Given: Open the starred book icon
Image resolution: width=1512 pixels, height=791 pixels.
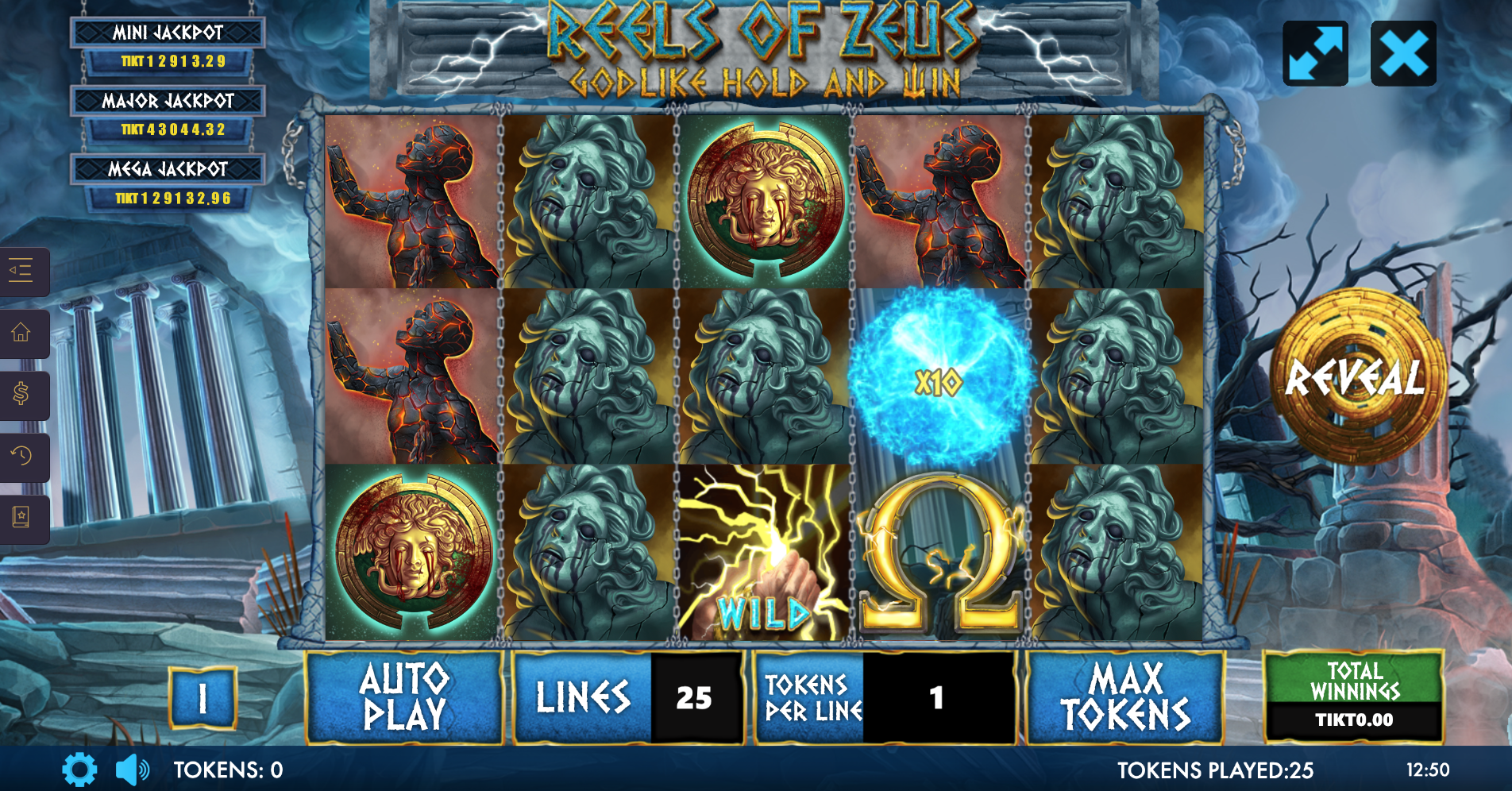Looking at the screenshot, I should (21, 518).
